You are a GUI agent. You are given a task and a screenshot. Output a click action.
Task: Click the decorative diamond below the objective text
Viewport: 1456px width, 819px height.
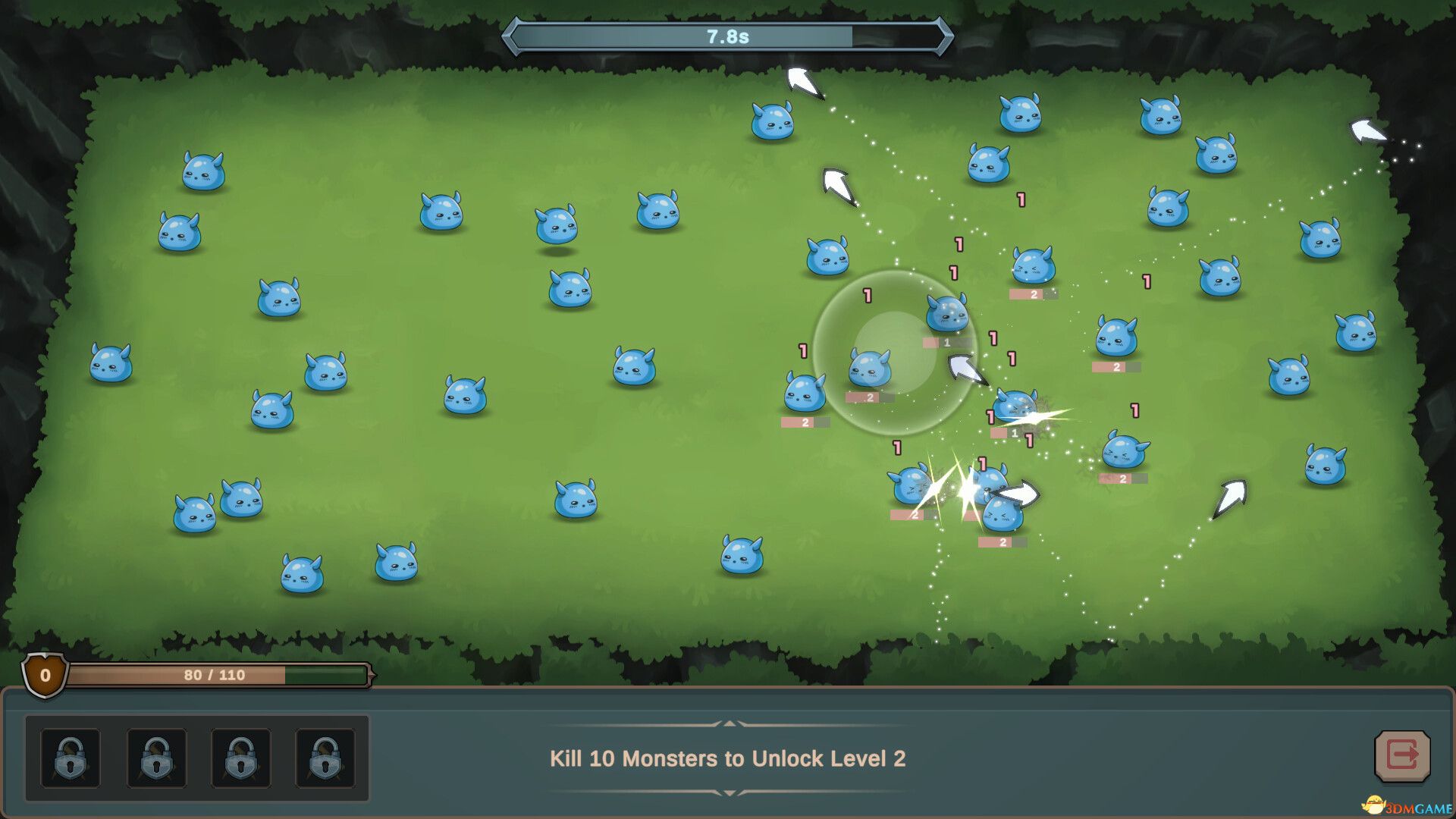tap(728, 794)
